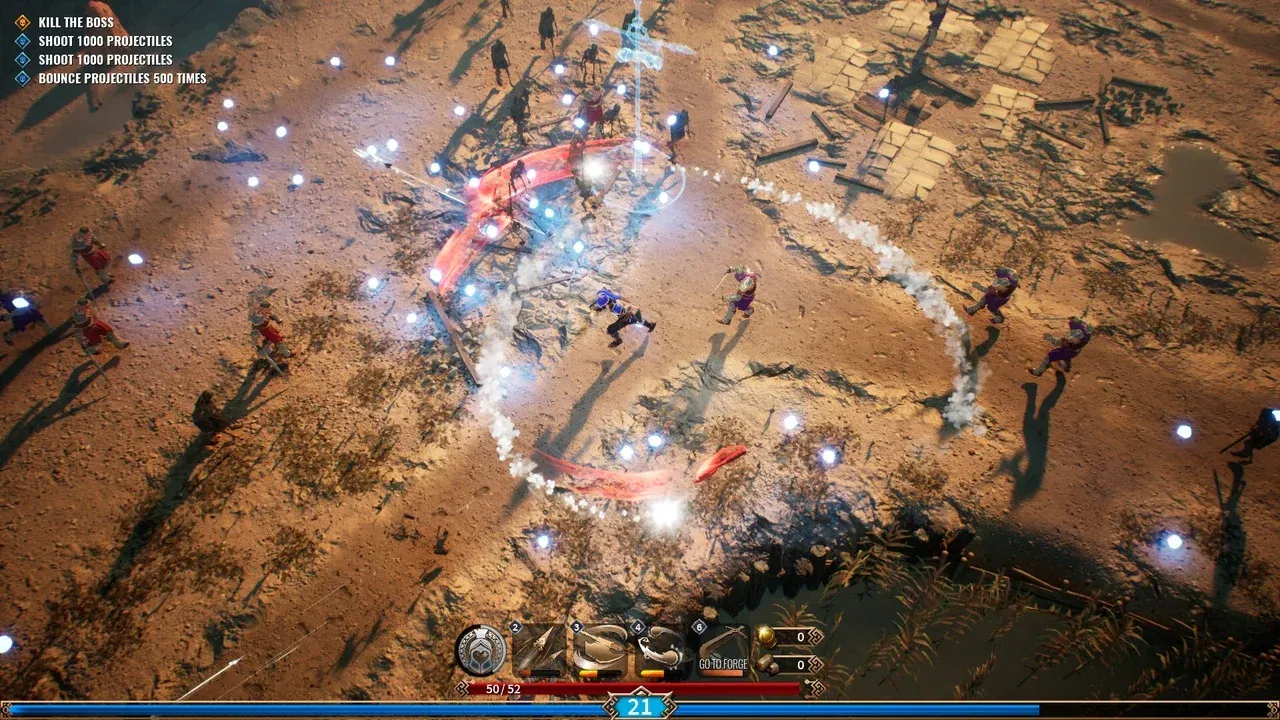Open the Go To Forge button
The width and height of the screenshot is (1280, 720).
(x=725, y=663)
